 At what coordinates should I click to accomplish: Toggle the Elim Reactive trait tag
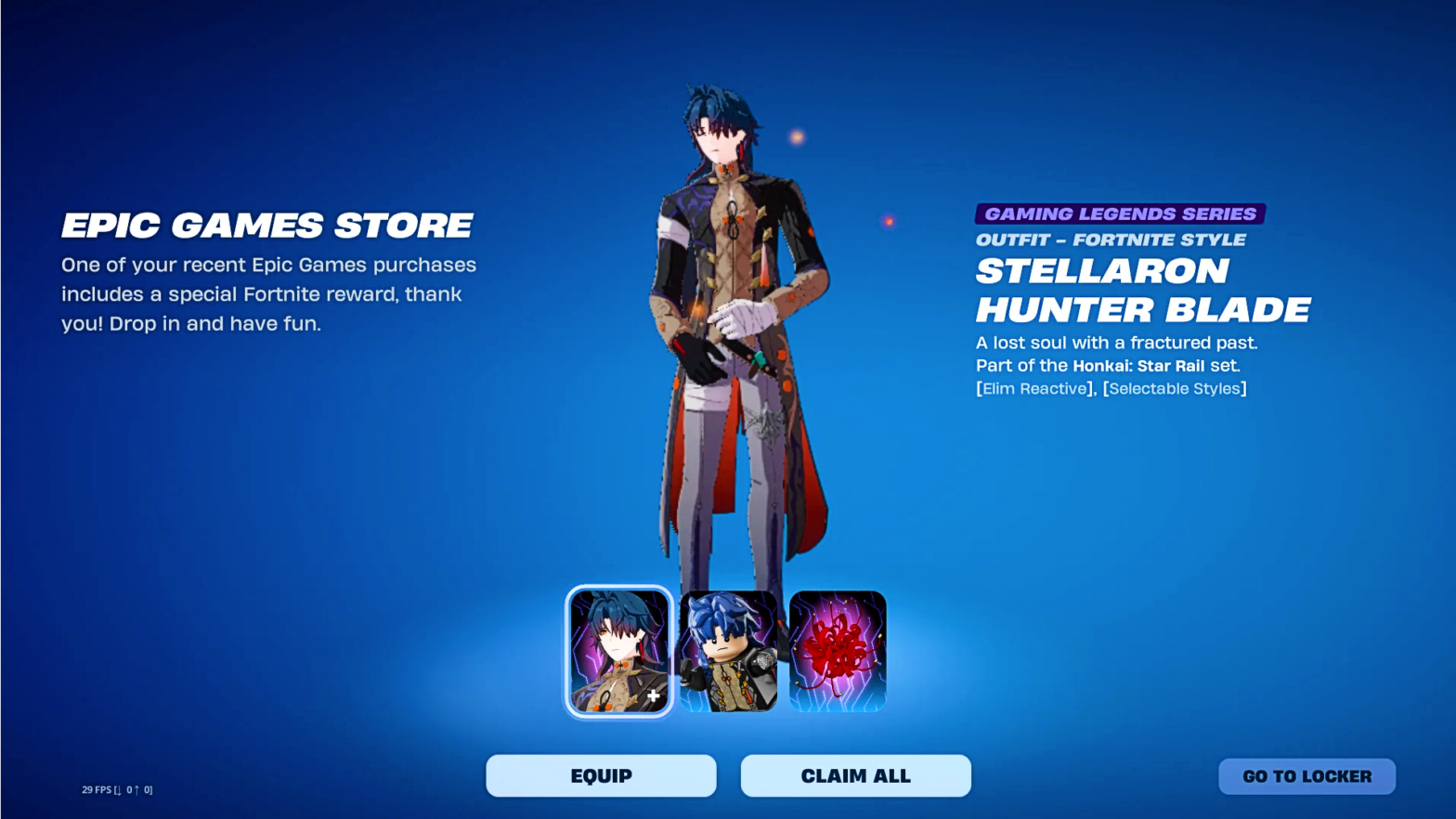[1033, 388]
